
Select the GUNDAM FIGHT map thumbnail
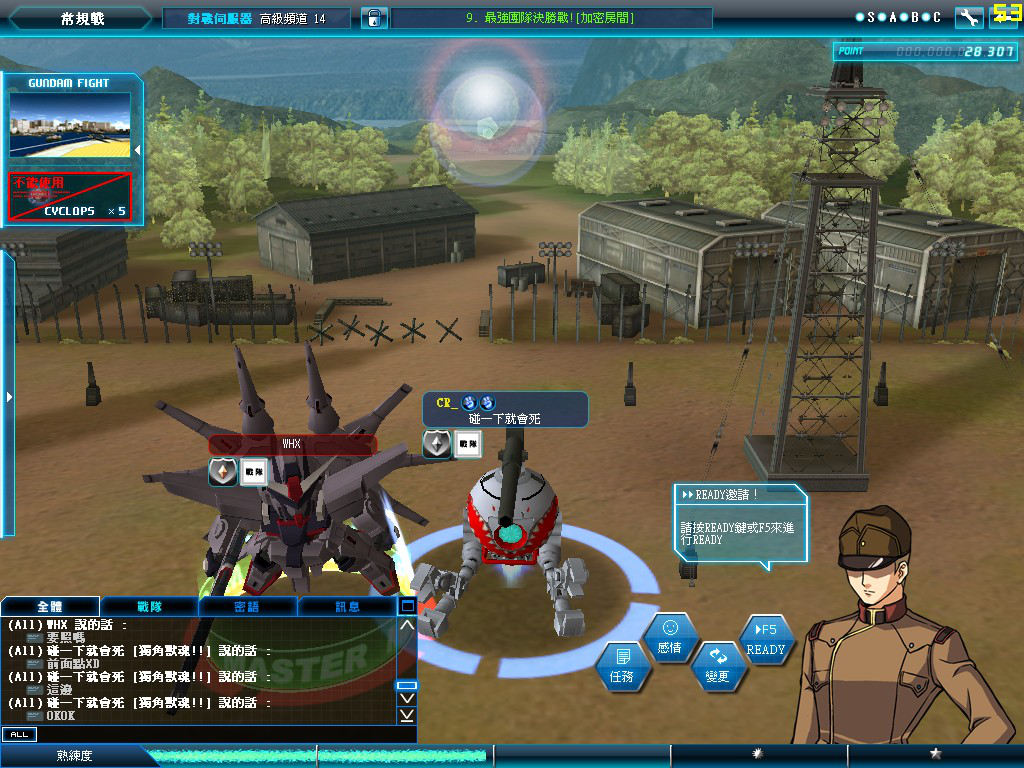pos(70,125)
